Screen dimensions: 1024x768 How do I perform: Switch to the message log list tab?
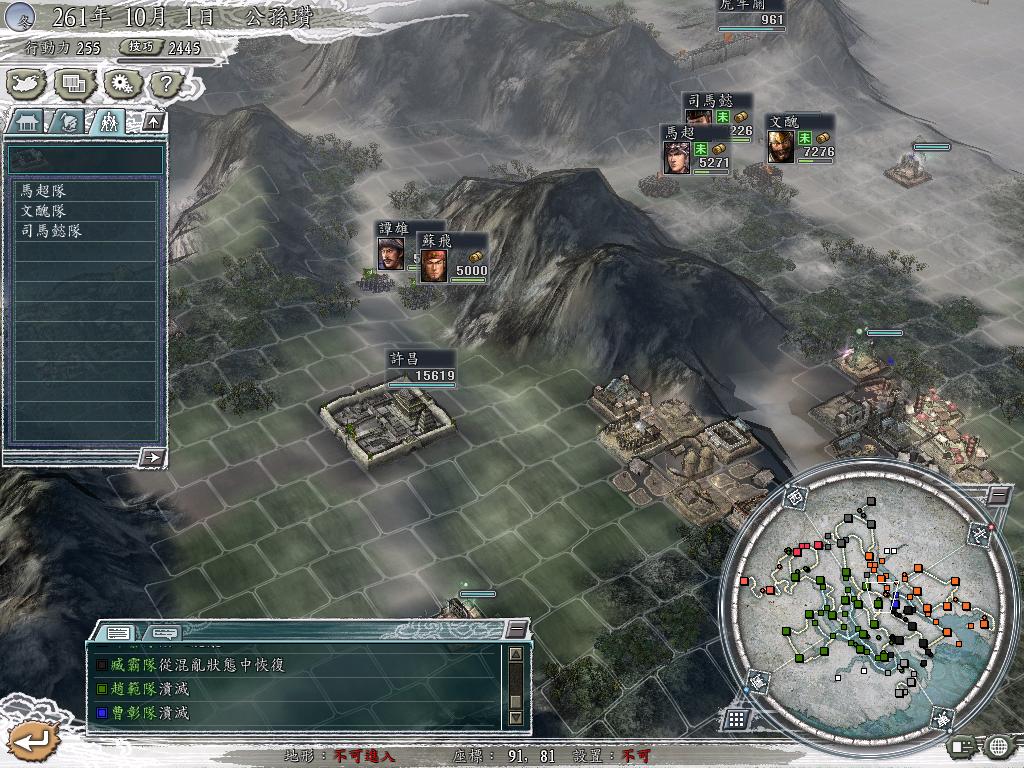point(118,632)
